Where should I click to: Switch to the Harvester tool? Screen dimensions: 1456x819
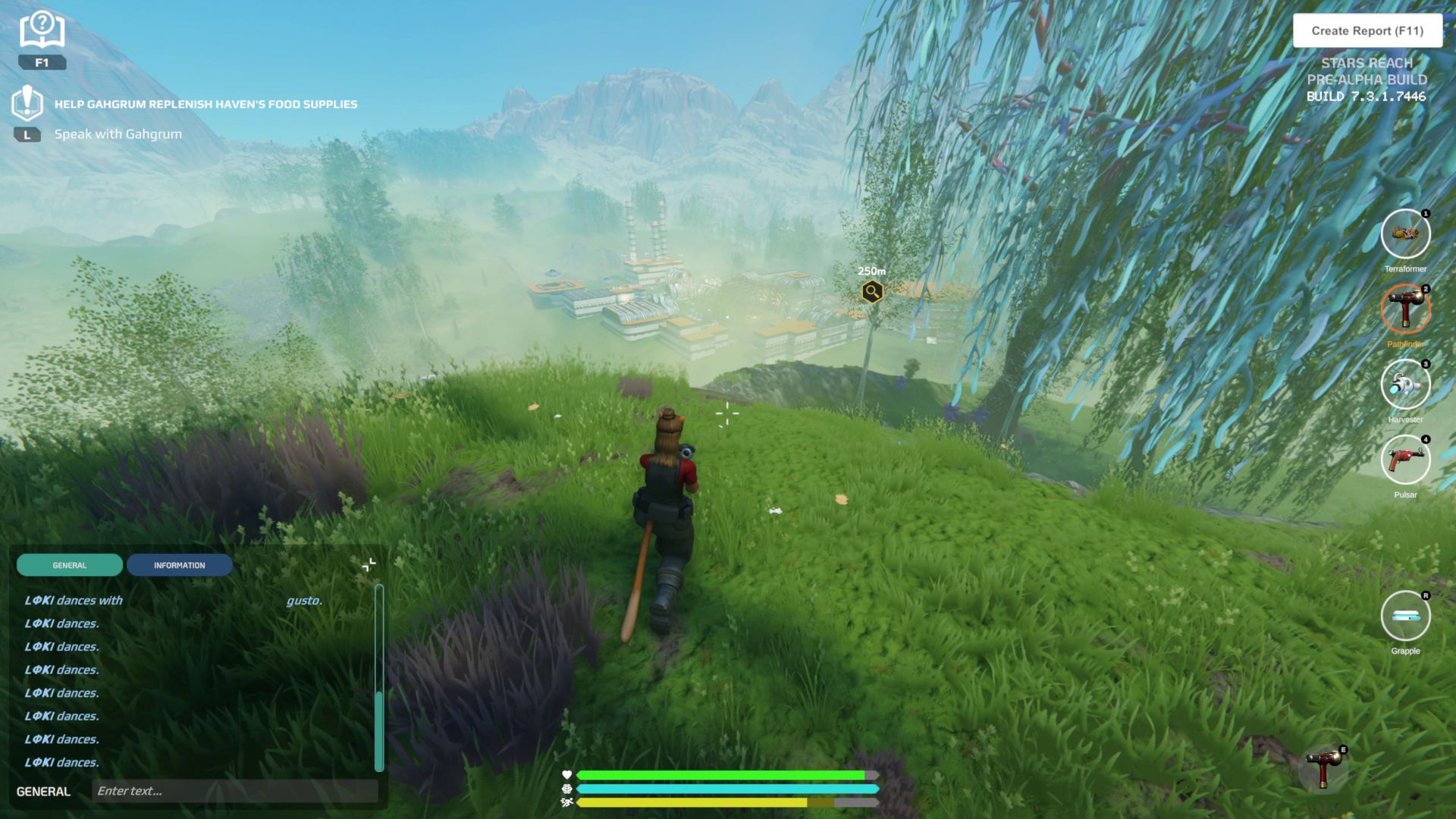[x=1405, y=384]
